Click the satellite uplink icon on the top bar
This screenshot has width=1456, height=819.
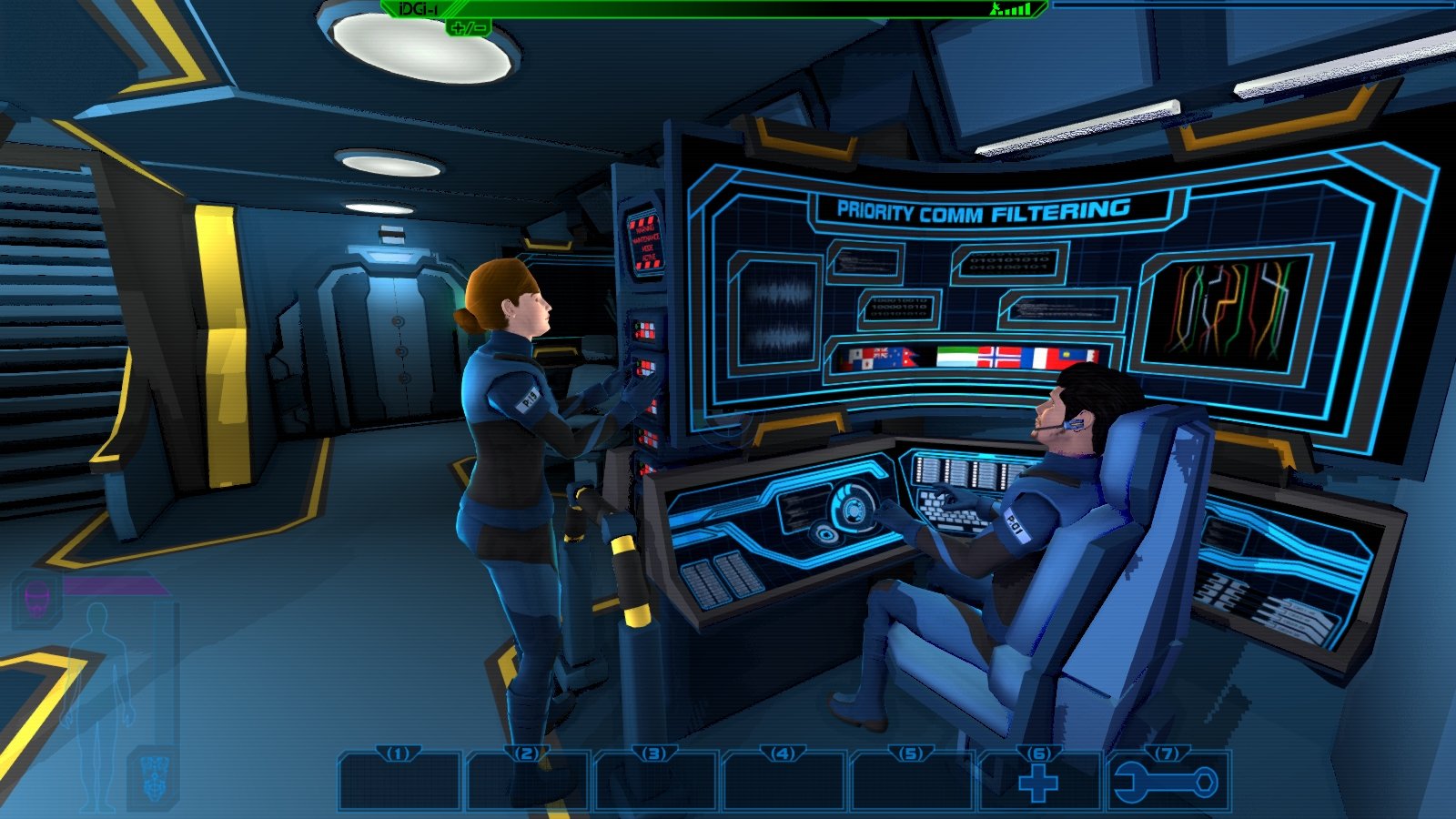[x=995, y=9]
